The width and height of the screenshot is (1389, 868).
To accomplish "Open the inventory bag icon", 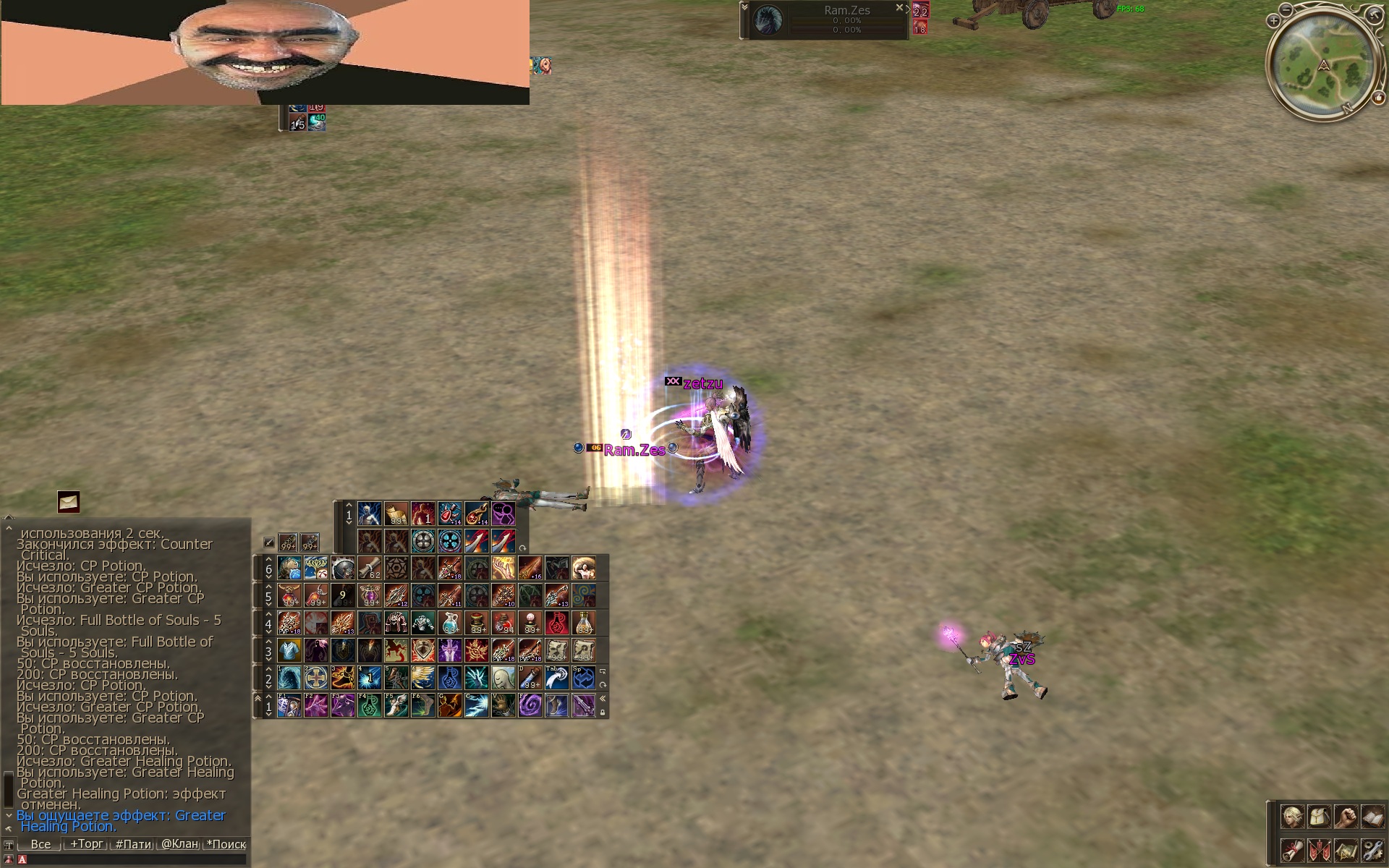I will click(x=1319, y=817).
